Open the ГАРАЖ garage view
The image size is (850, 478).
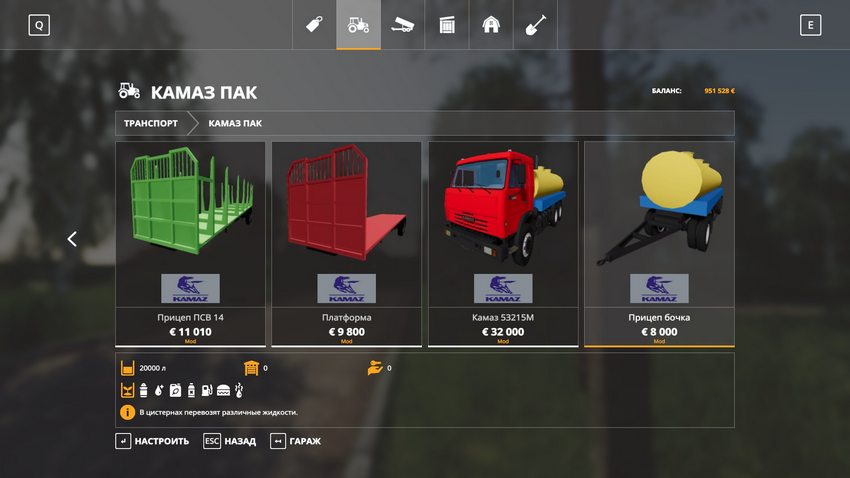tap(296, 441)
